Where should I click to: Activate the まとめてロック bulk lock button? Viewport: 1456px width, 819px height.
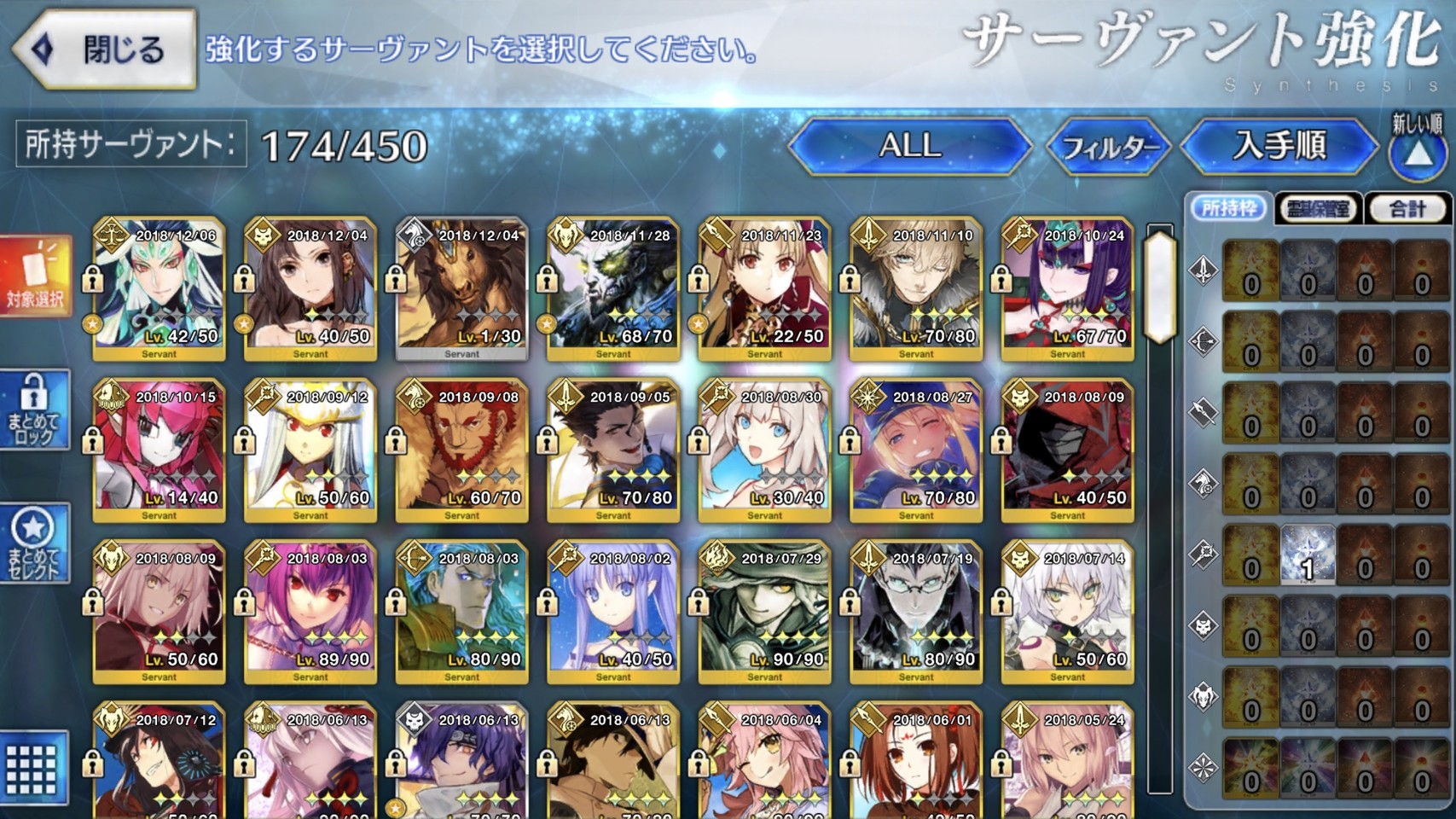[x=34, y=410]
